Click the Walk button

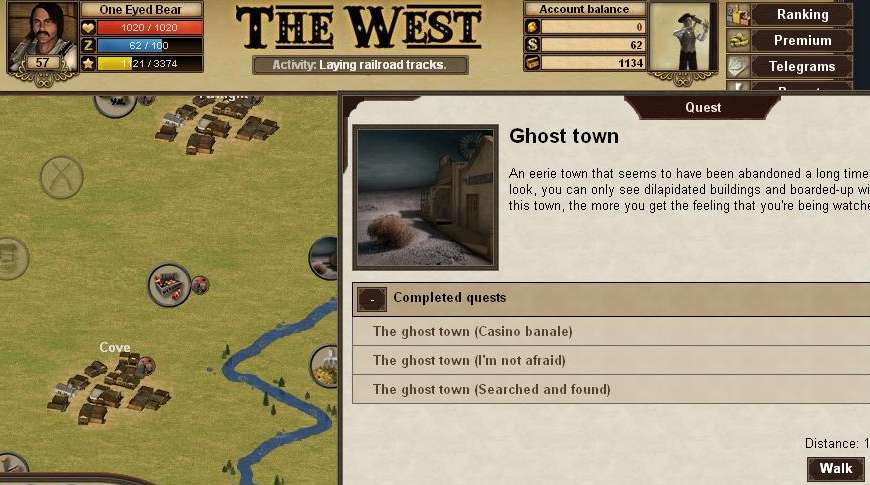pyautogui.click(x=835, y=468)
